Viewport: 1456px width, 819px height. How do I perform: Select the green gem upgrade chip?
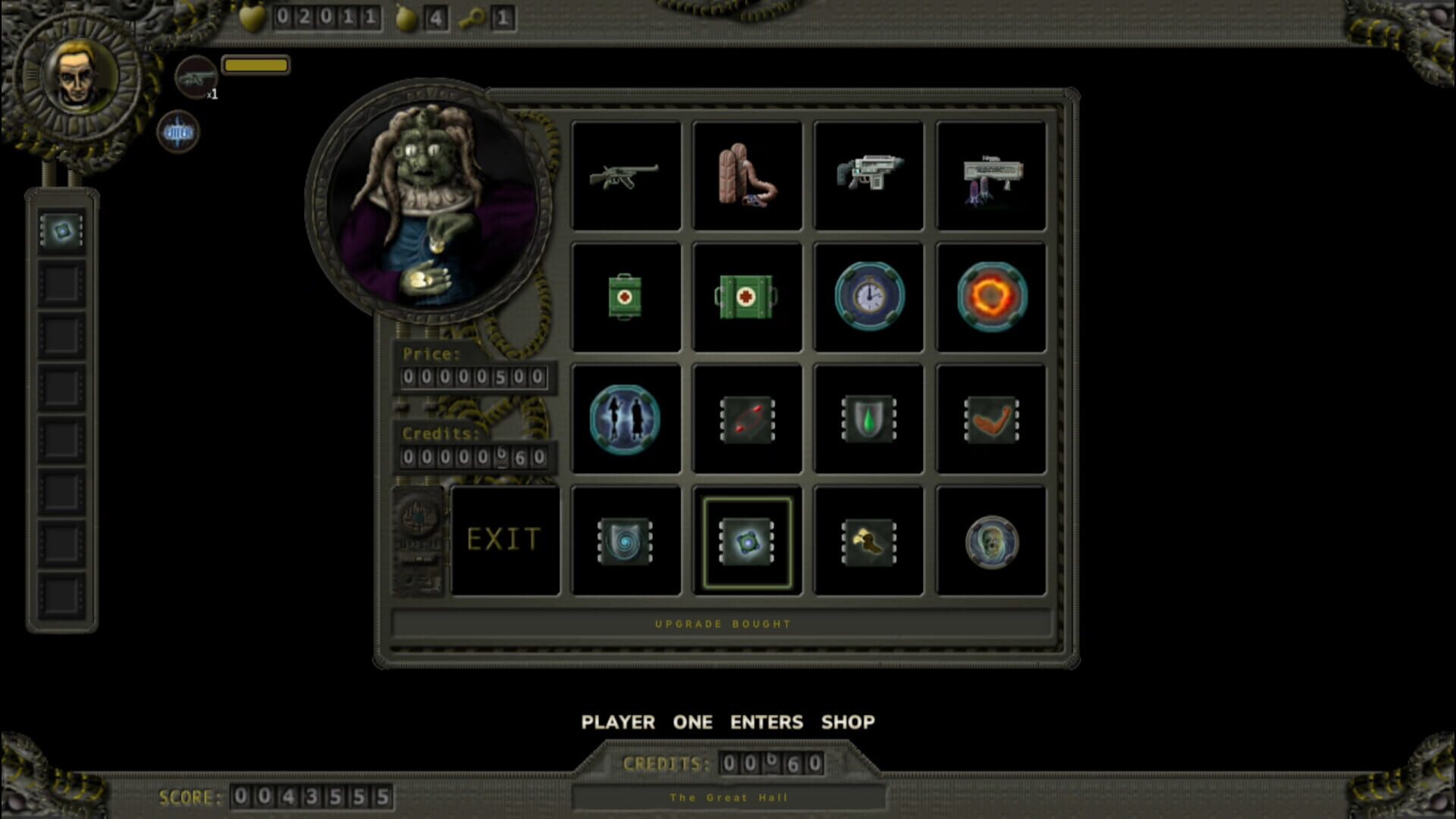[869, 419]
